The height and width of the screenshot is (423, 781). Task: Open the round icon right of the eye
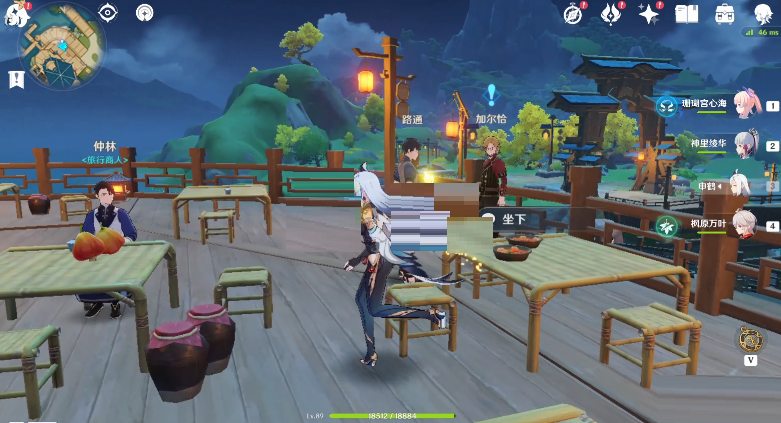click(x=145, y=13)
